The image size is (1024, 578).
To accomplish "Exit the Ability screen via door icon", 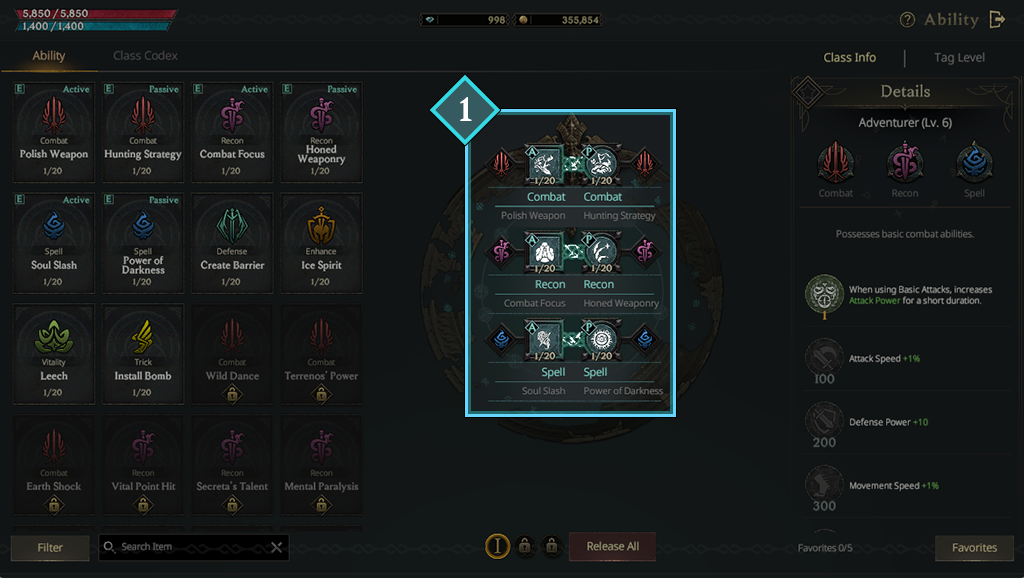I will click(997, 19).
